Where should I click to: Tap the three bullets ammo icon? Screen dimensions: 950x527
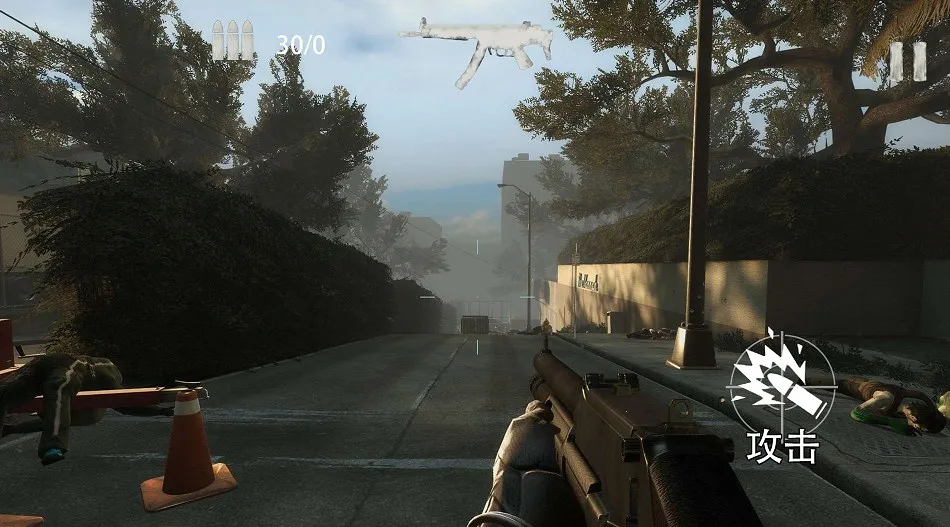pos(231,42)
